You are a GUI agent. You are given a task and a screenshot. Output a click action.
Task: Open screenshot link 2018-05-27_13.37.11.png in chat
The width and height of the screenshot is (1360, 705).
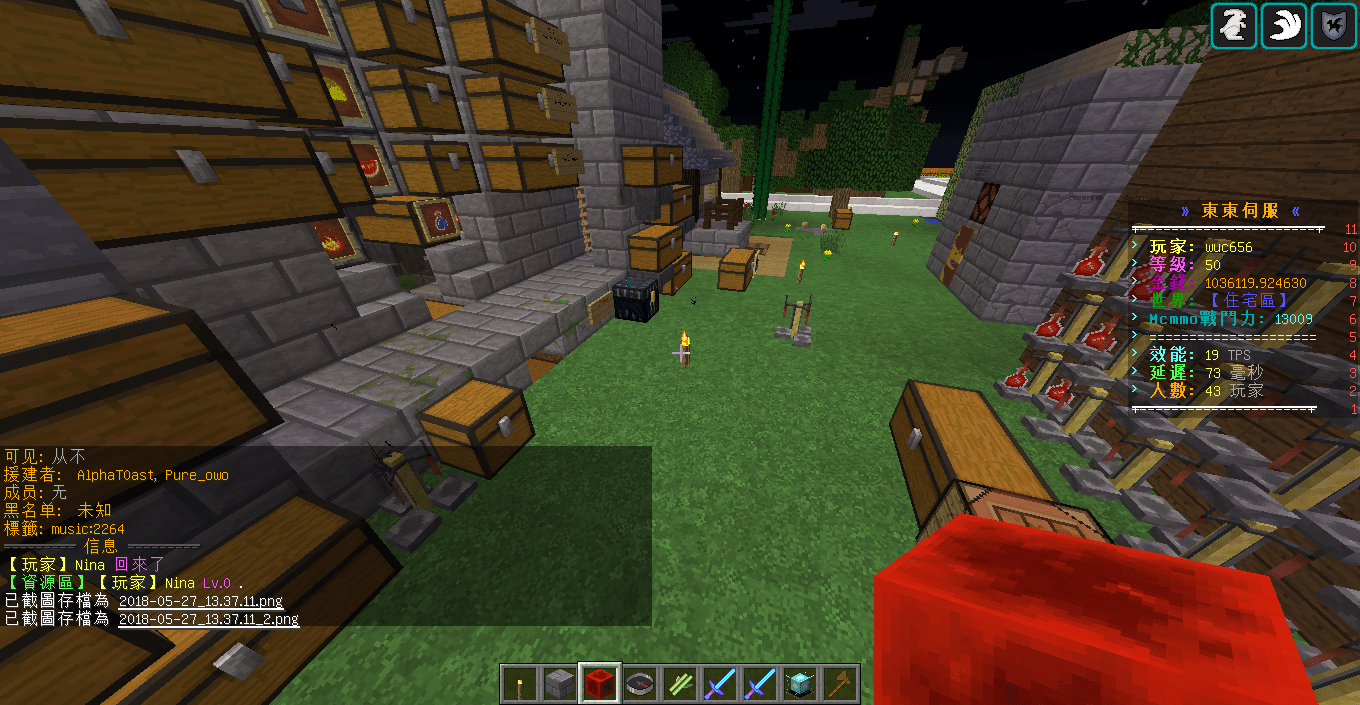pyautogui.click(x=200, y=602)
